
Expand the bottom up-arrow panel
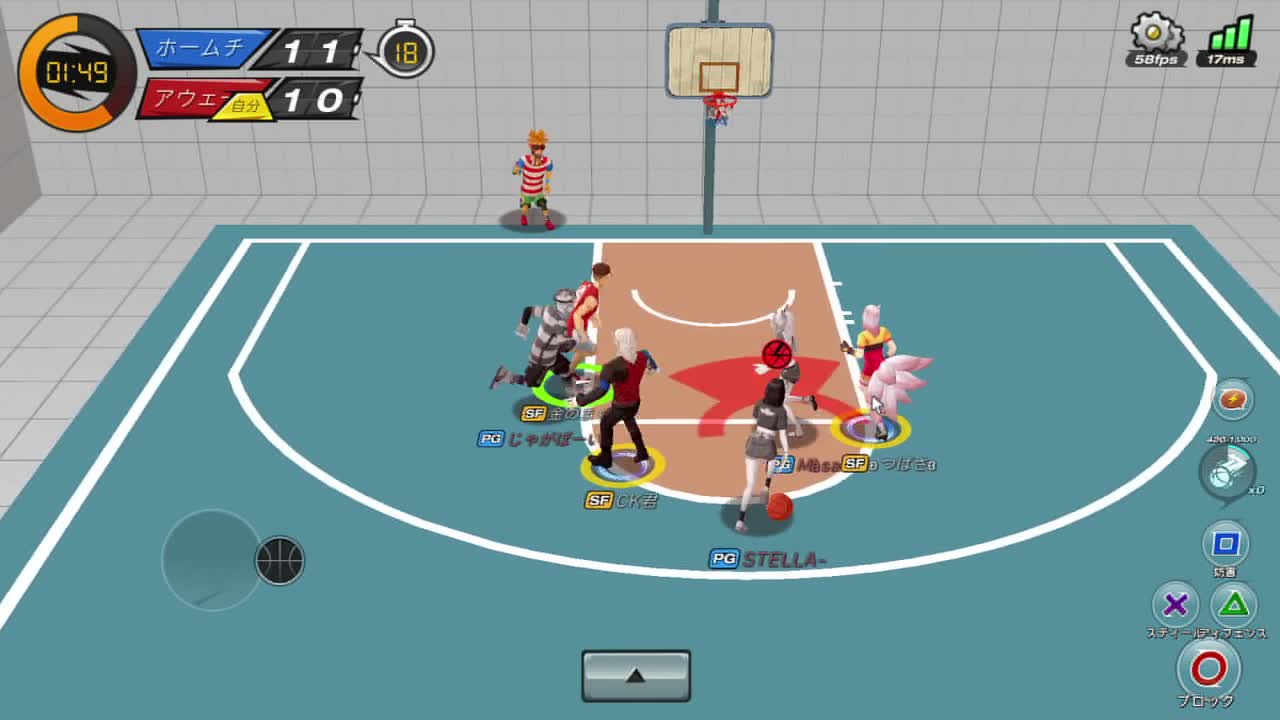636,676
